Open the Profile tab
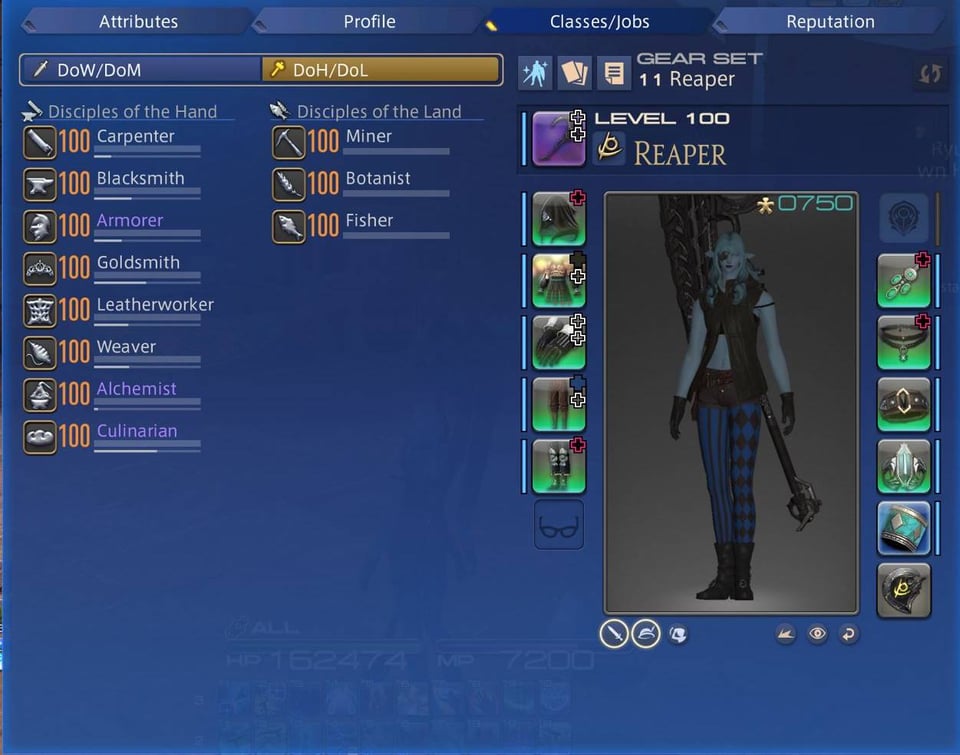 pyautogui.click(x=369, y=21)
